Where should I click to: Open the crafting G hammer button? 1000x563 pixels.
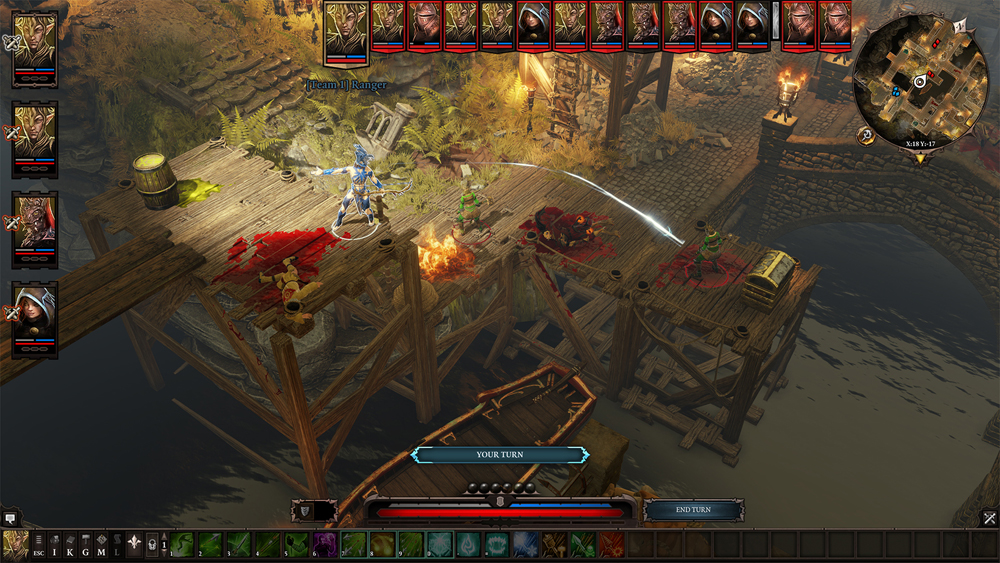tap(86, 544)
